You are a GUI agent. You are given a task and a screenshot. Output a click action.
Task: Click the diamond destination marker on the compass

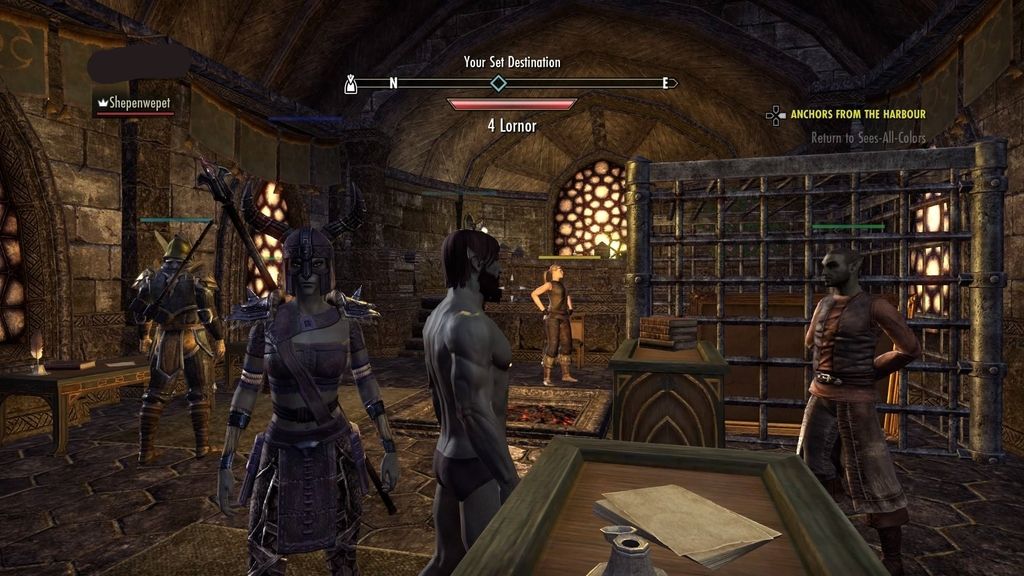coord(498,83)
